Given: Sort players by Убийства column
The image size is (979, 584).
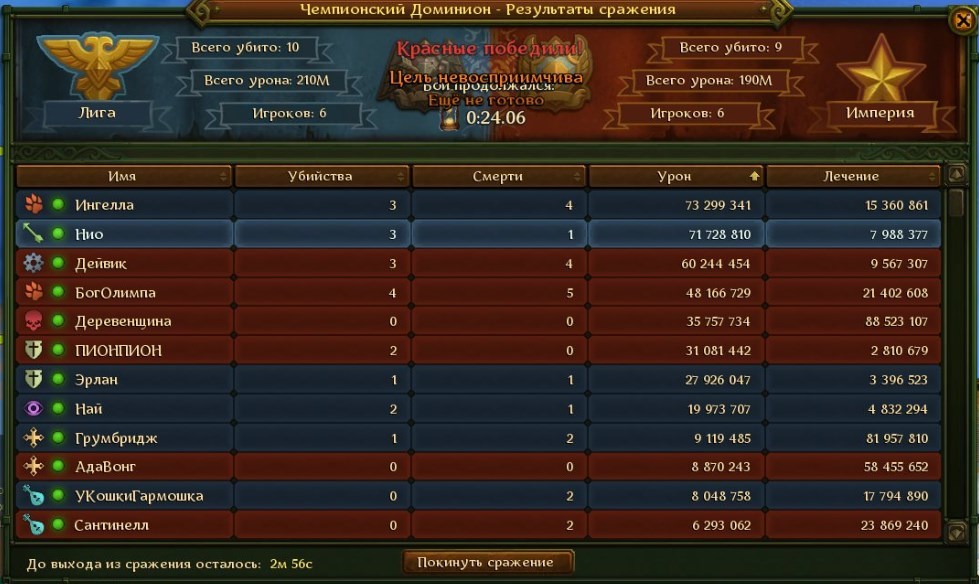Looking at the screenshot, I should tap(321, 176).
